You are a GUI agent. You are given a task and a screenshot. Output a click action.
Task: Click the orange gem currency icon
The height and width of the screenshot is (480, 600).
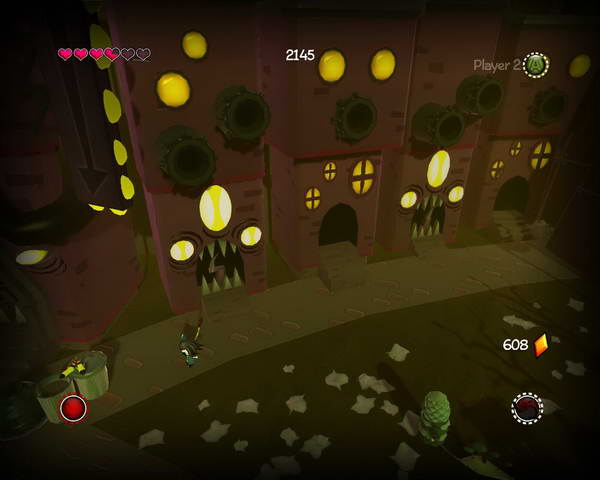(x=541, y=345)
